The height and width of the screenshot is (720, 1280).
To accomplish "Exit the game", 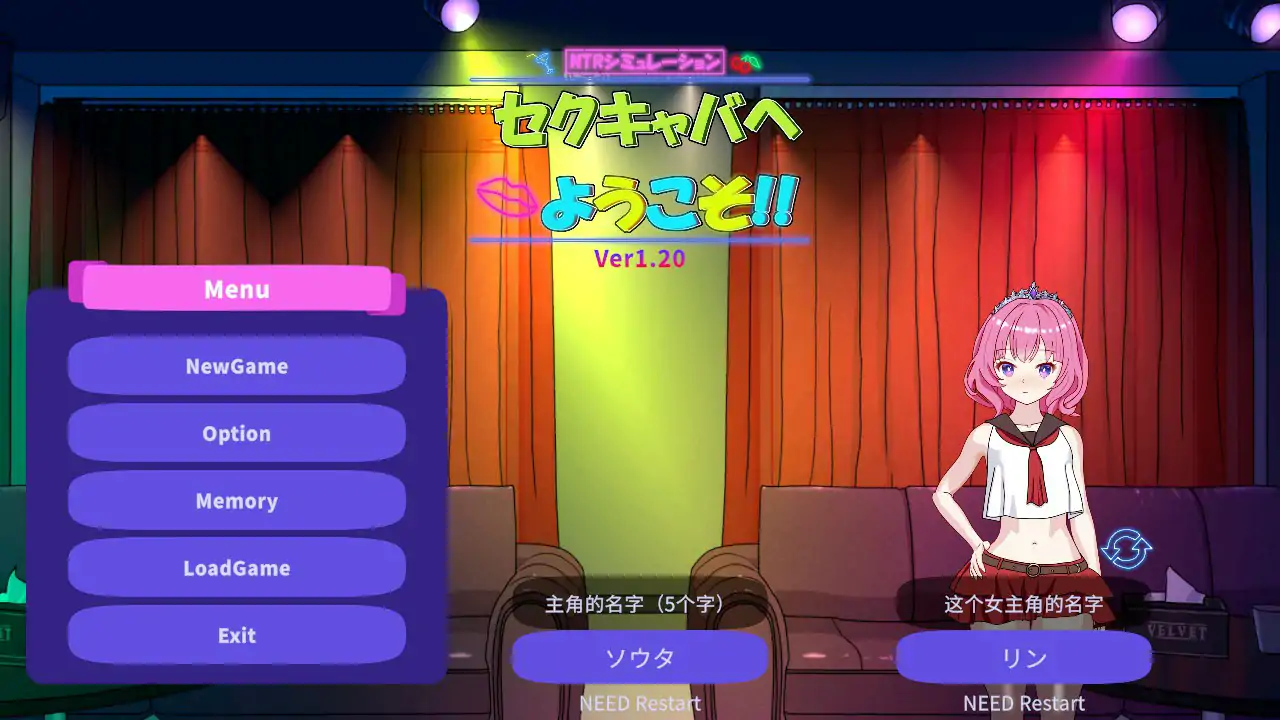I will point(236,635).
